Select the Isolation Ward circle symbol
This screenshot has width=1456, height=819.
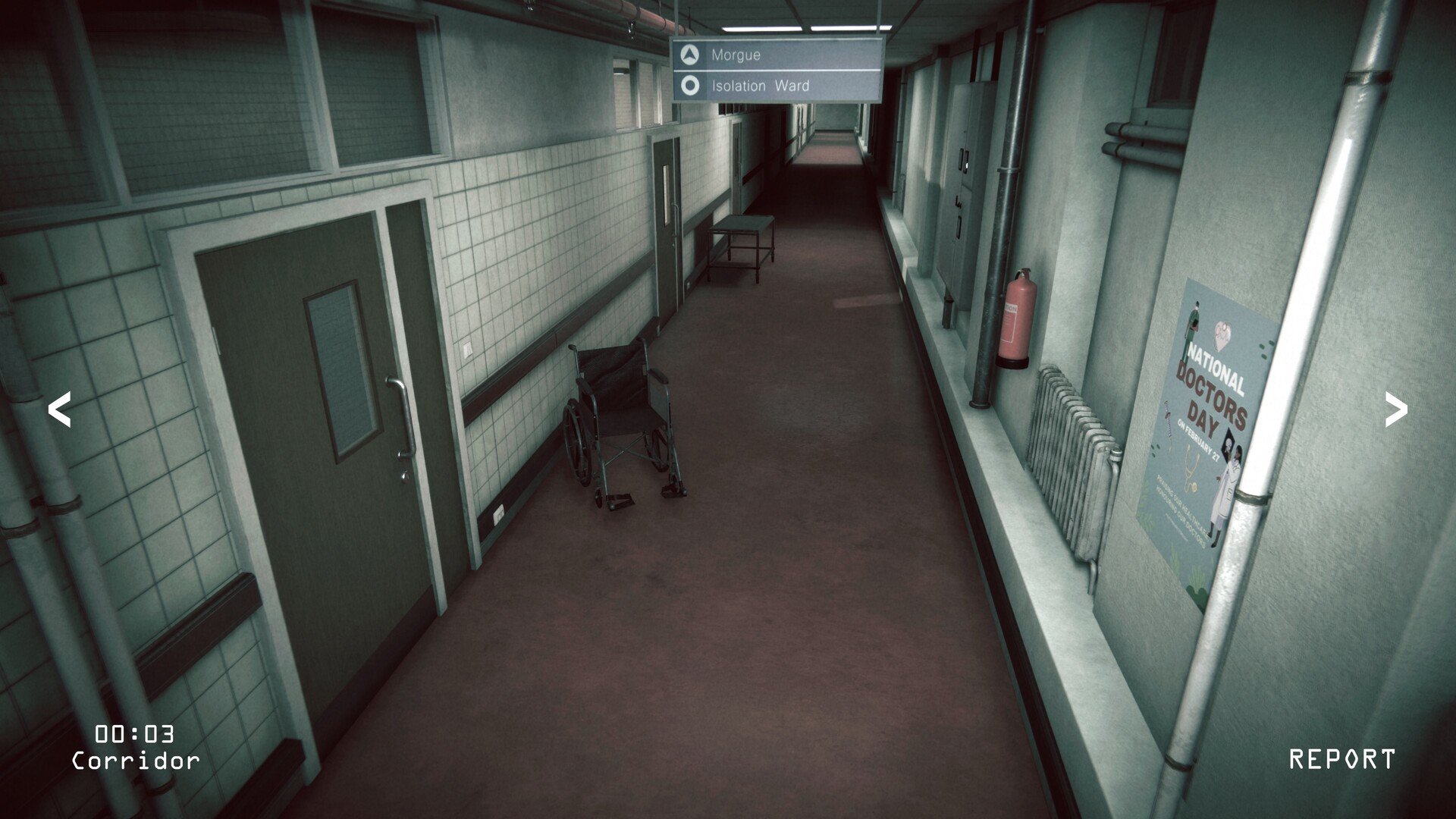click(x=689, y=85)
